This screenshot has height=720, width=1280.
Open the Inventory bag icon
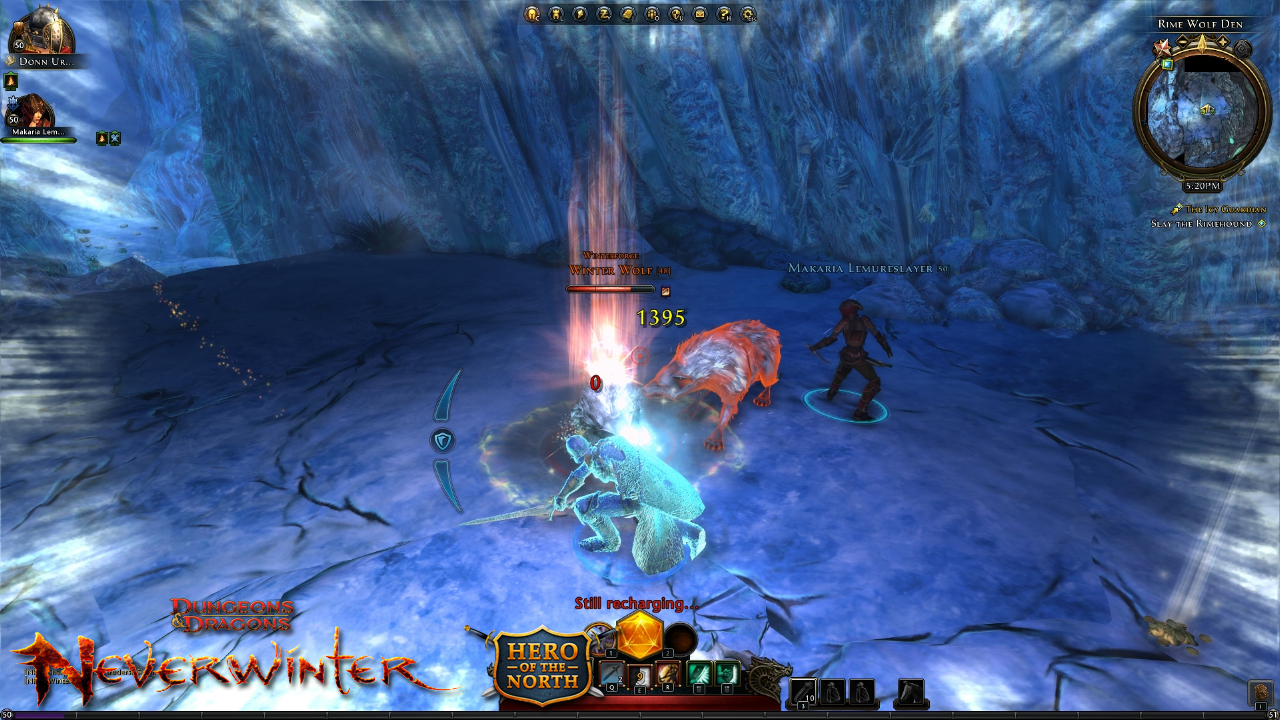coord(628,13)
